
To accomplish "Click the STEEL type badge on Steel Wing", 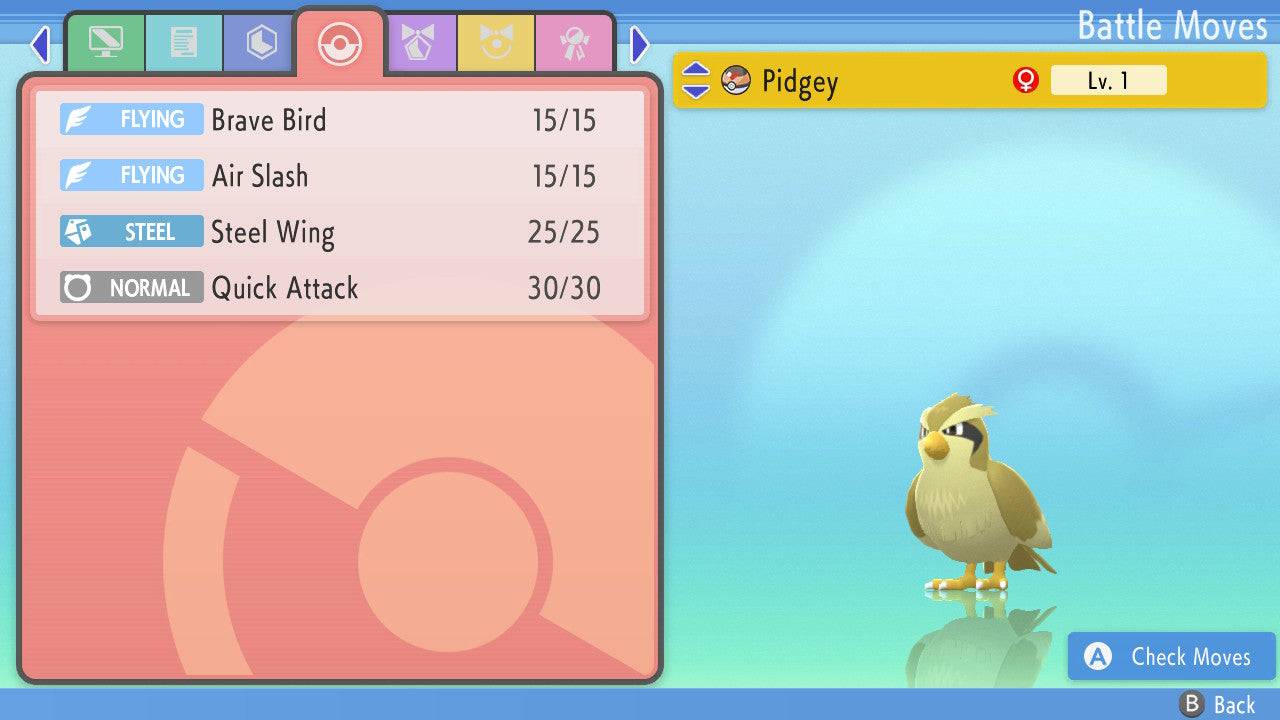I will click(x=131, y=231).
